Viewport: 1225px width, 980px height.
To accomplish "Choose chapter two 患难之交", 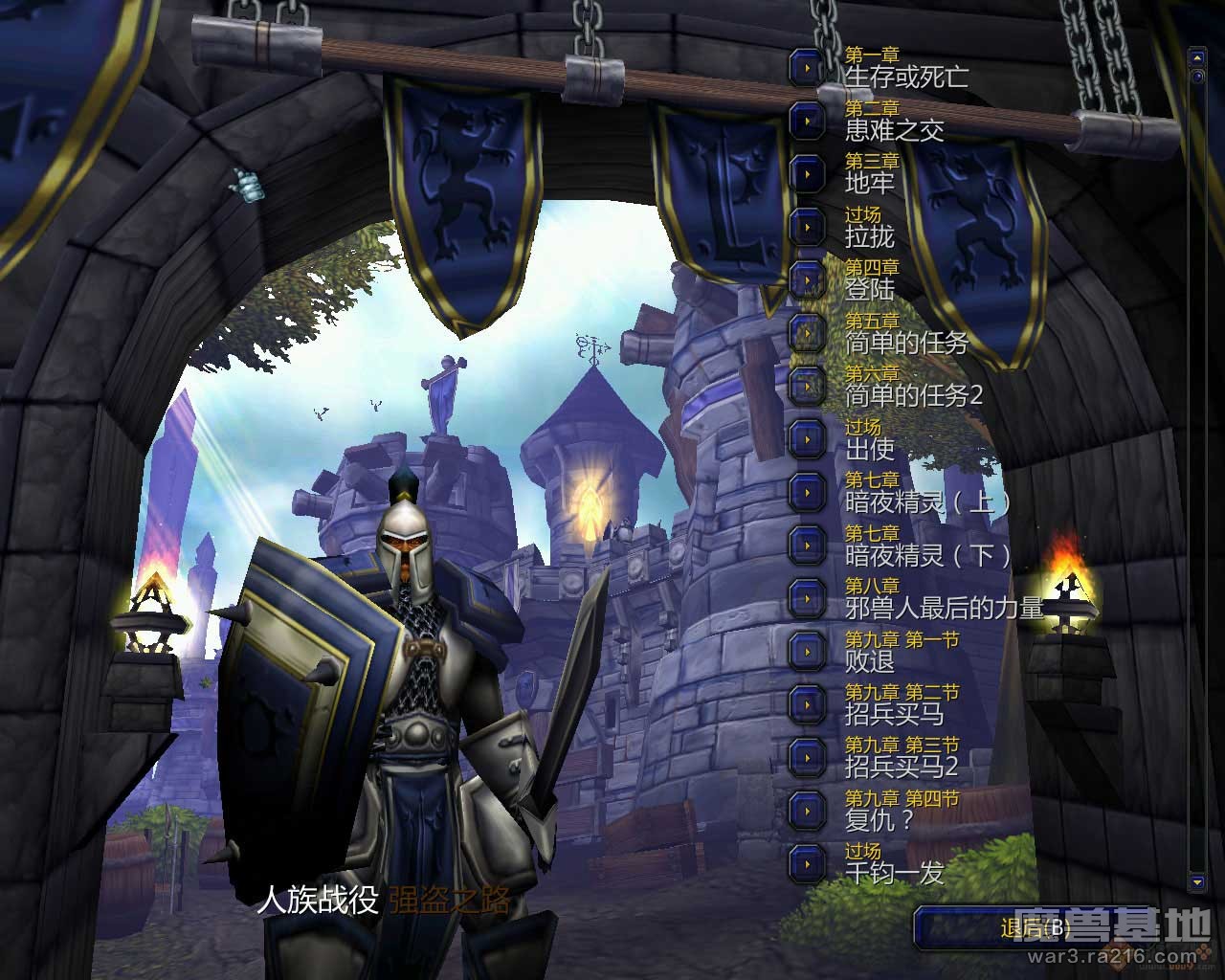I will click(809, 121).
